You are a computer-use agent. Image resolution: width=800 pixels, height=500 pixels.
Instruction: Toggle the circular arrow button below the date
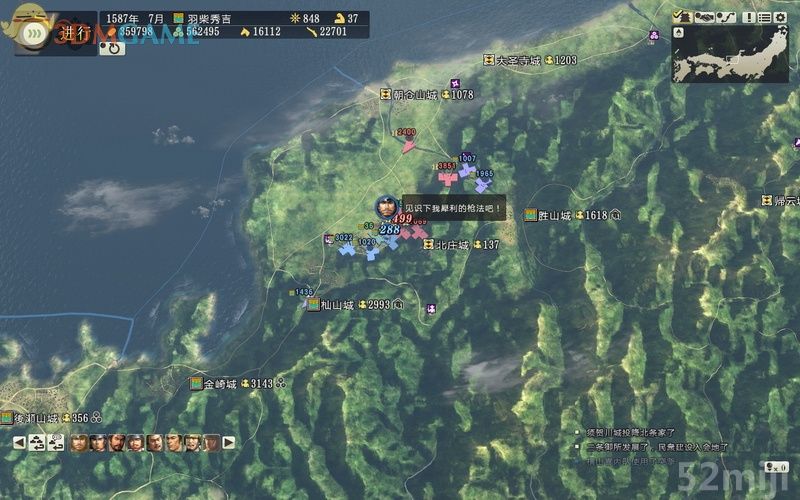click(x=112, y=48)
